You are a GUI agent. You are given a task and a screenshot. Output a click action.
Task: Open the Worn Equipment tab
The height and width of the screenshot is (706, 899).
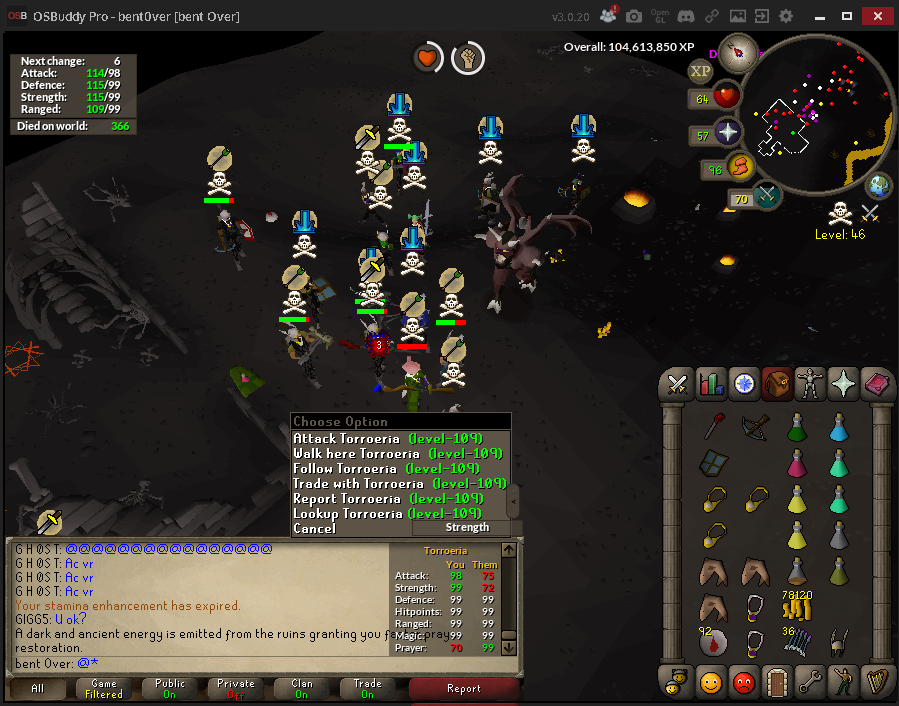808,383
